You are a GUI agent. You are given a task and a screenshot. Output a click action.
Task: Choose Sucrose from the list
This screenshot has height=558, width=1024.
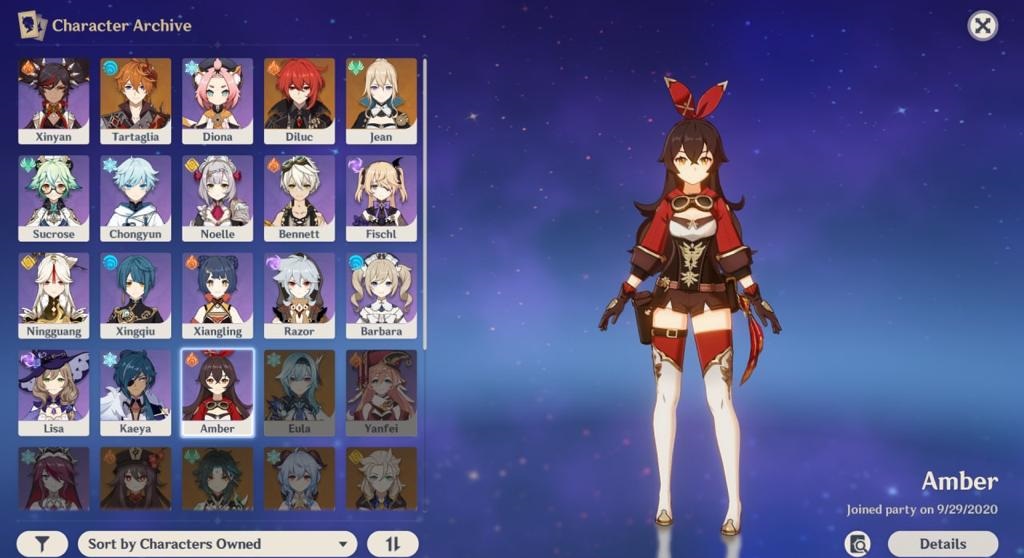click(53, 197)
